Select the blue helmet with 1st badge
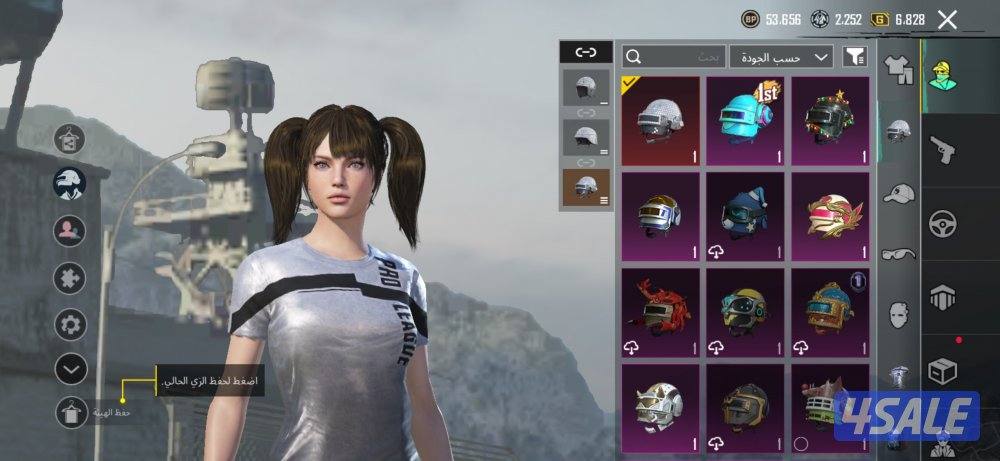Screen dimensions: 1000x461 [745, 120]
